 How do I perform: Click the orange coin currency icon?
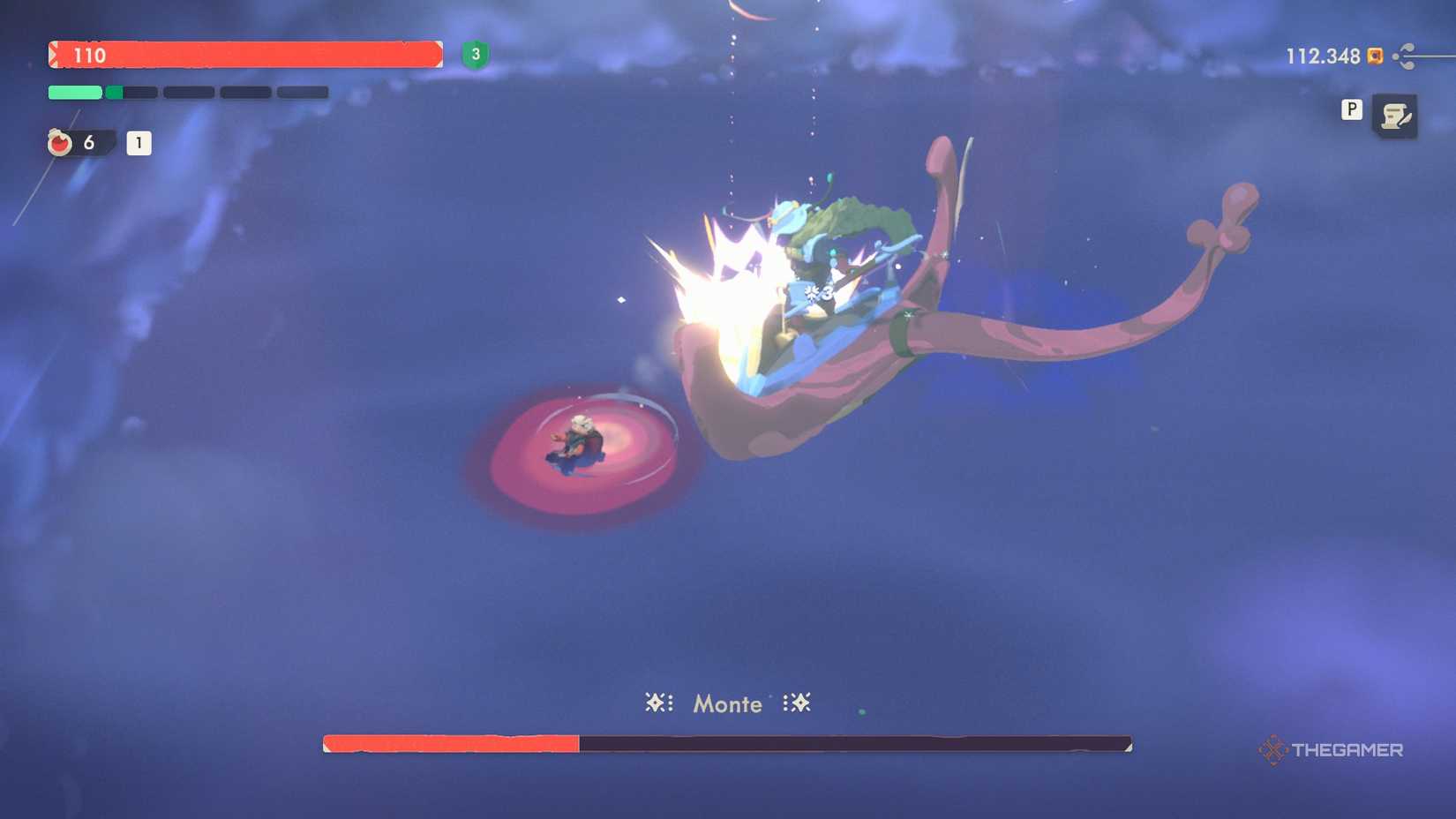1373,56
